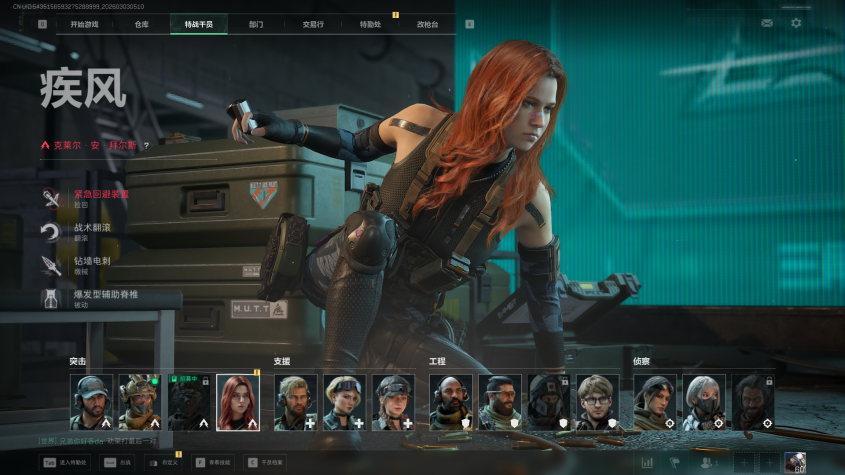Screen dimensions: 845x475
Task: Show operator info via the question mark
Action: tap(146, 145)
